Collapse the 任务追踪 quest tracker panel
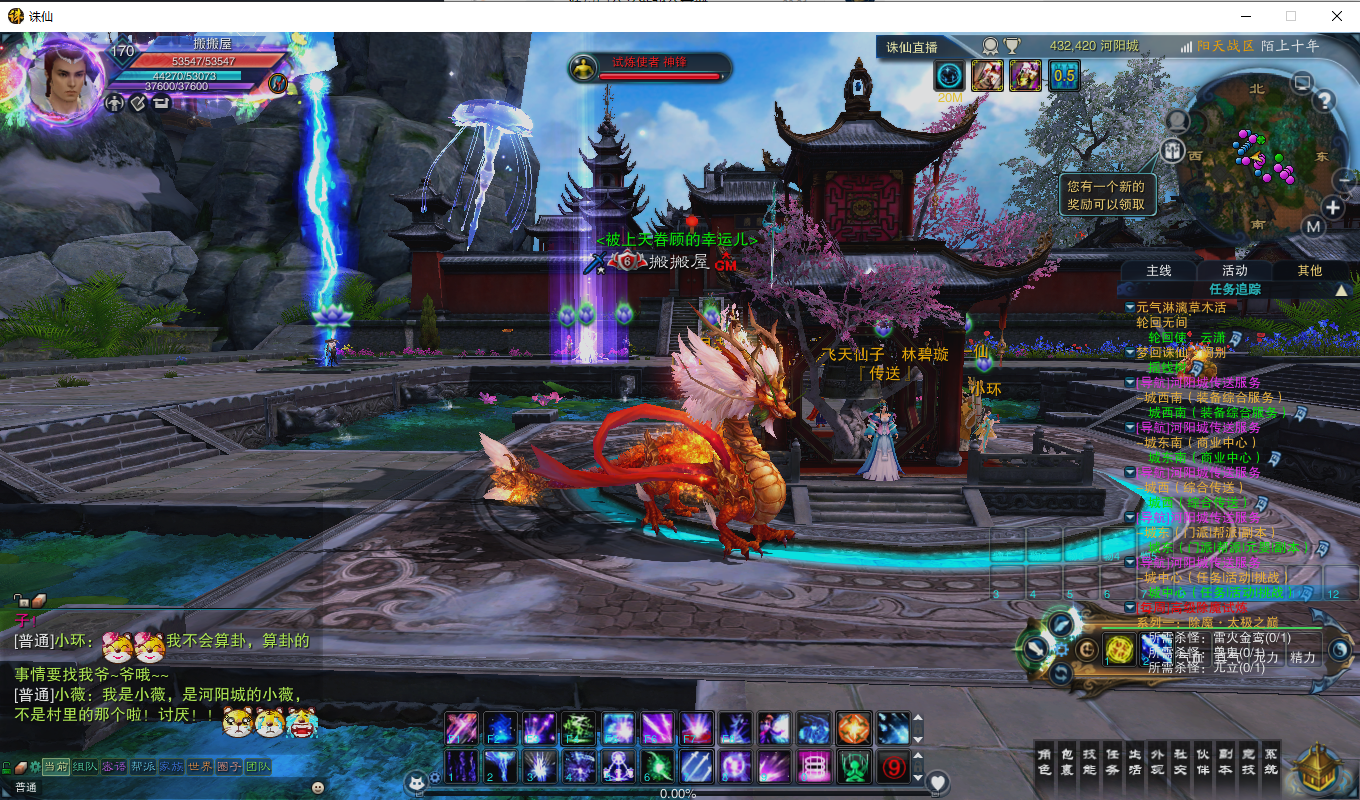Viewport: 1360px width, 800px height. [x=1342, y=290]
